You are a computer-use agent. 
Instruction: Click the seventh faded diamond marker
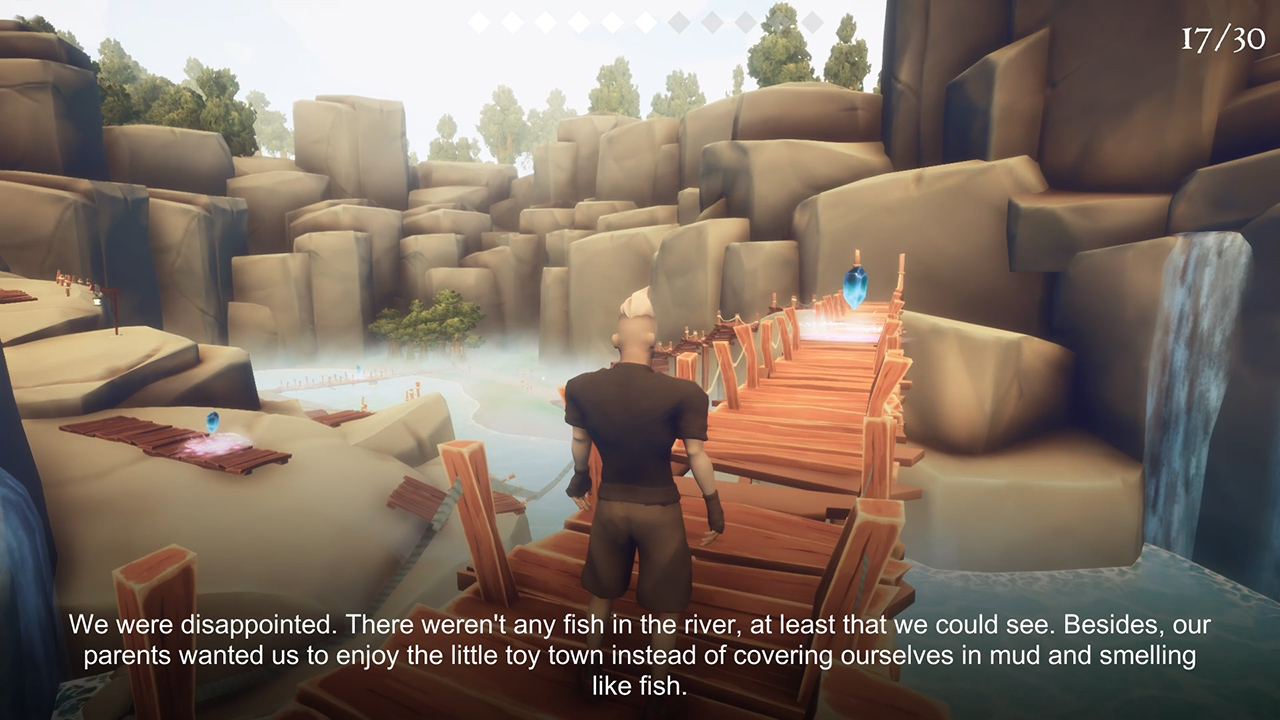677,20
